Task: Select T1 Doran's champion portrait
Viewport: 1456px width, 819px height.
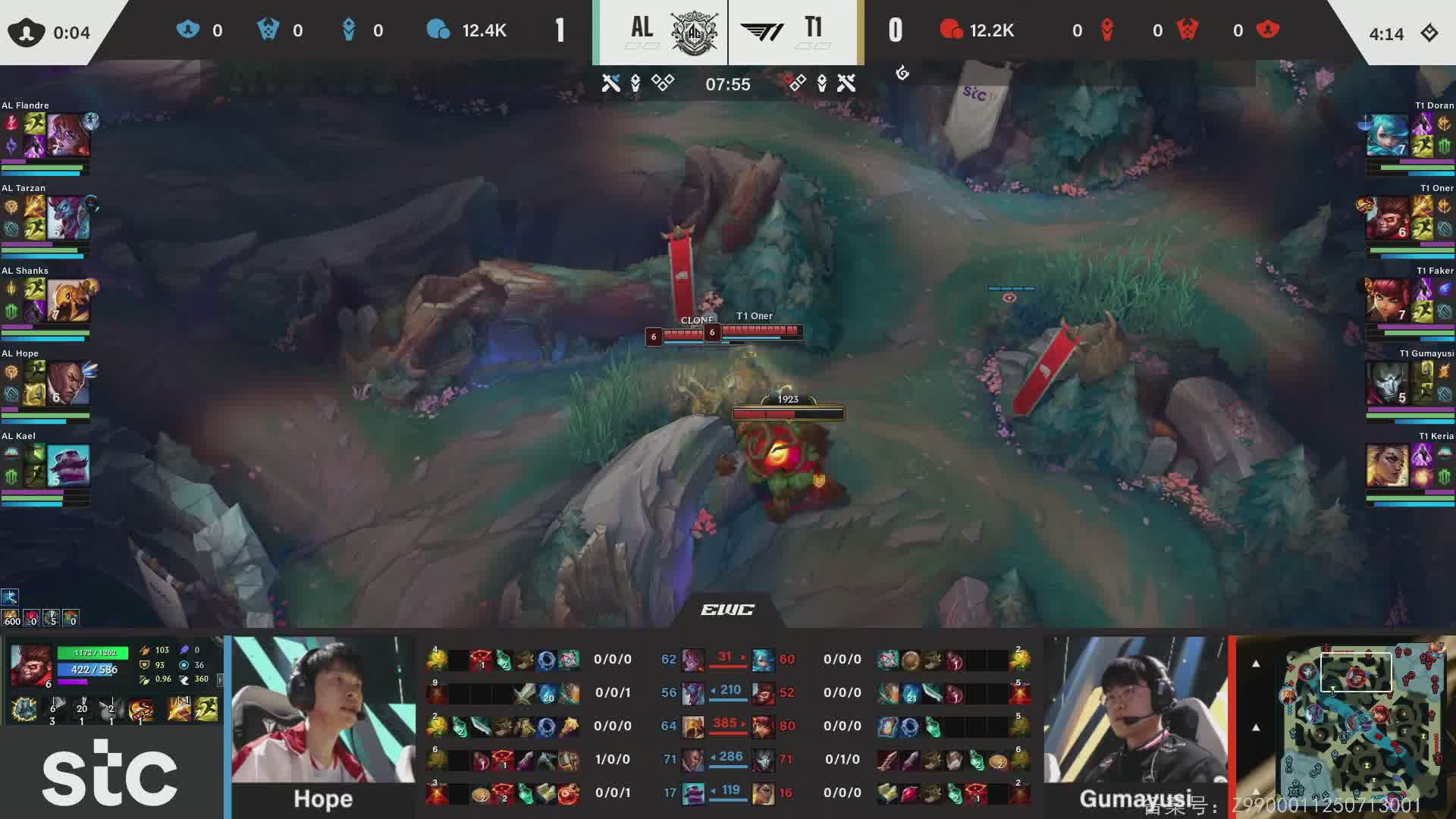Action: [x=1387, y=135]
